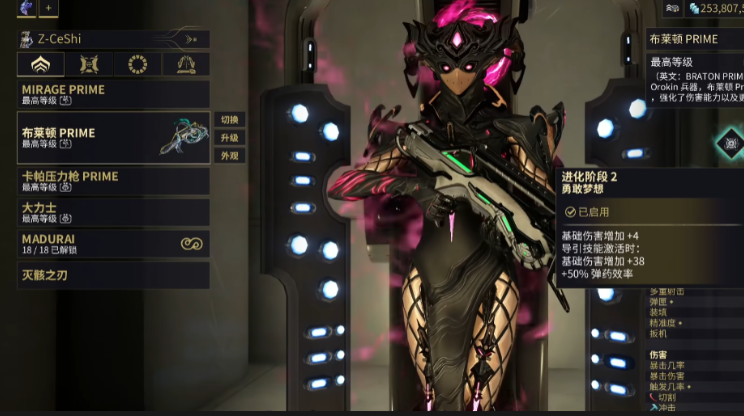
Task: Select the 布莱顿 PRIME primary weapon row
Action: (113, 137)
